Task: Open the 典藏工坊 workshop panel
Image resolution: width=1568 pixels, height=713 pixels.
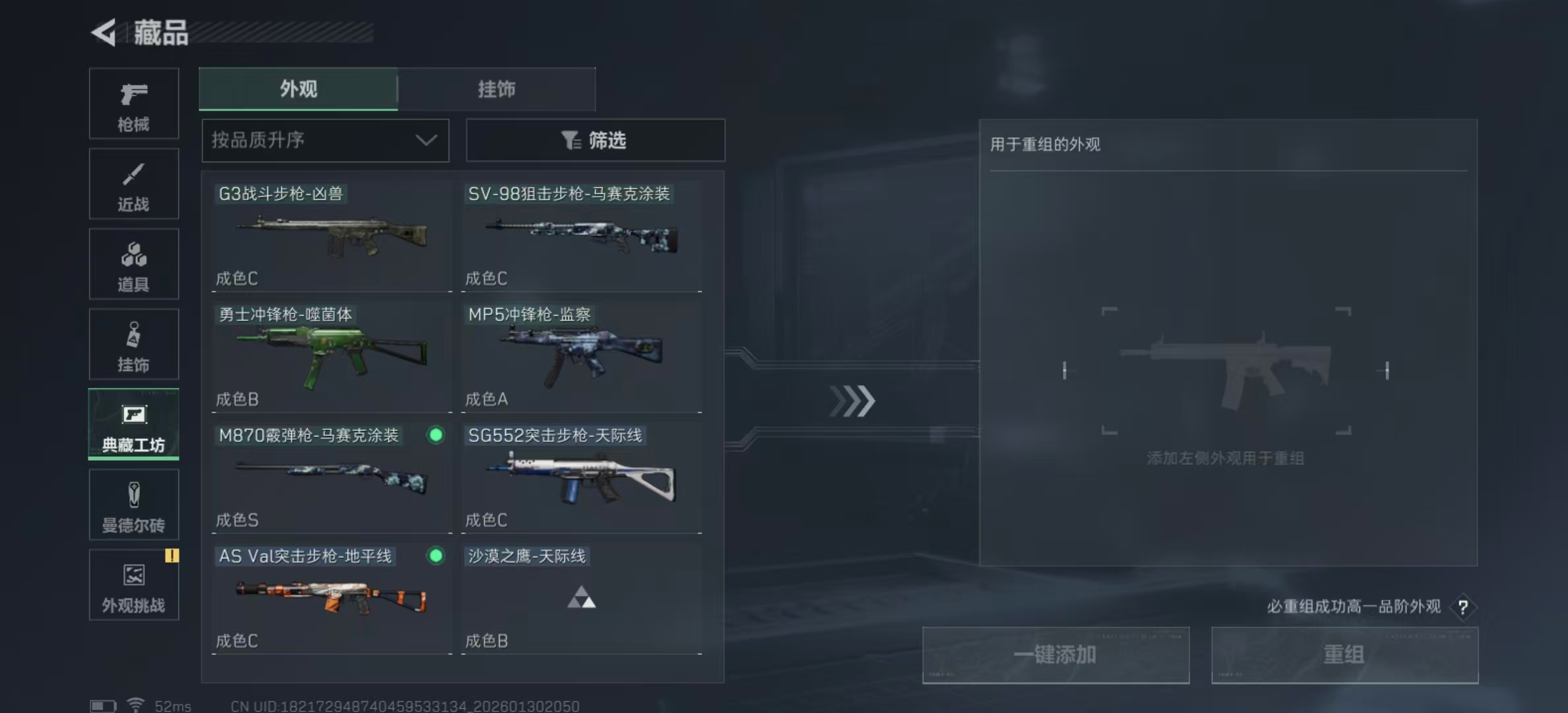Action: click(x=133, y=424)
